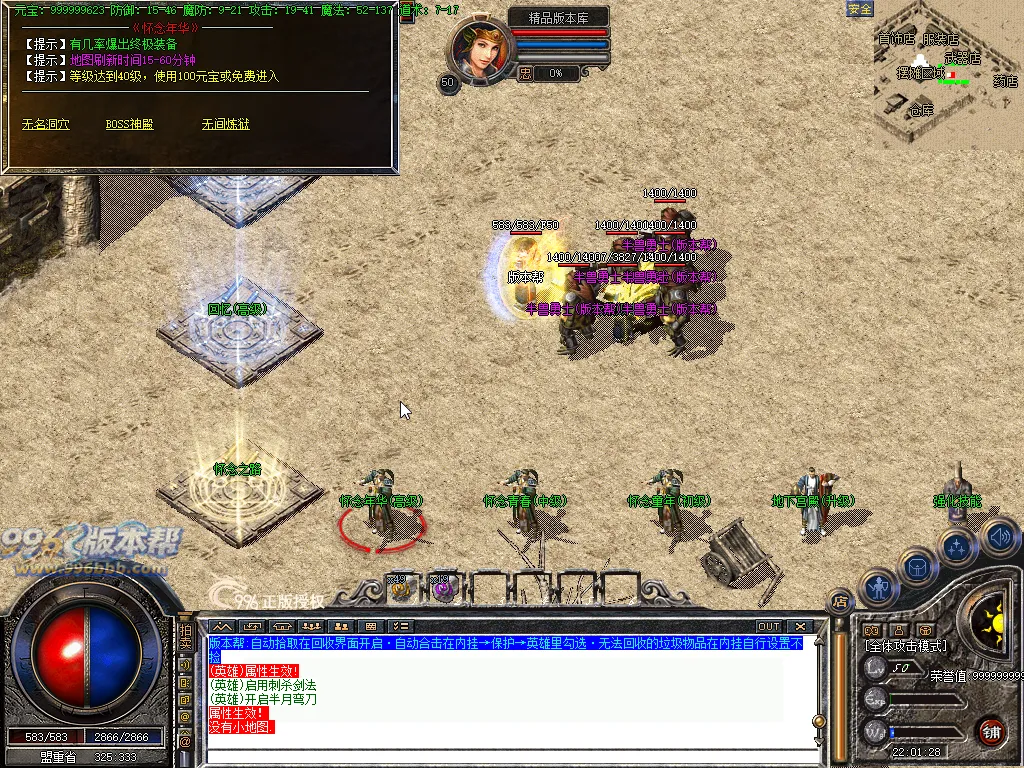The width and height of the screenshot is (1024, 768).
Task: Open the character status round button
Action: point(879,588)
